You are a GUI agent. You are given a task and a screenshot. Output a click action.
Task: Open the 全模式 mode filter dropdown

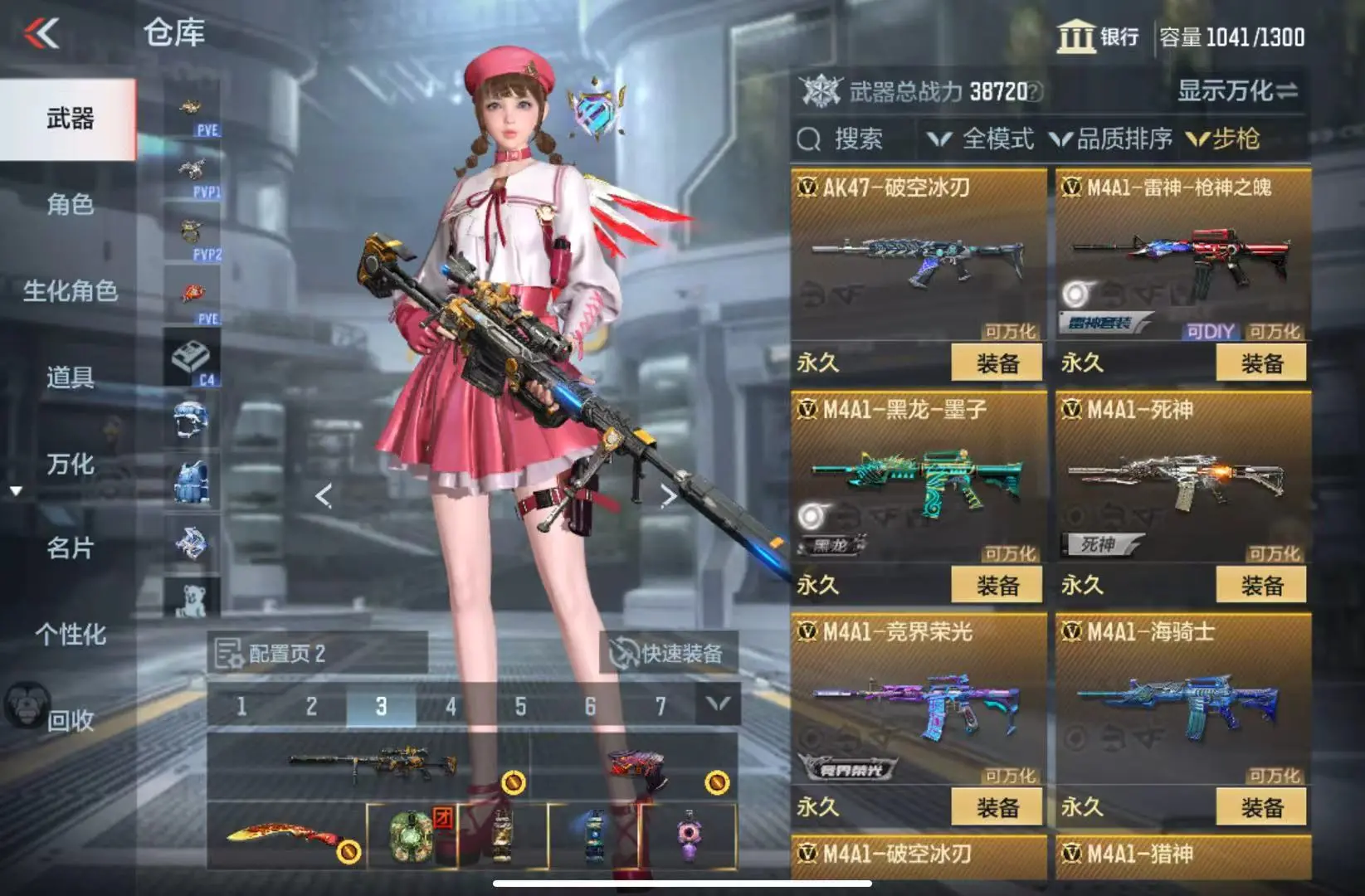(x=981, y=139)
